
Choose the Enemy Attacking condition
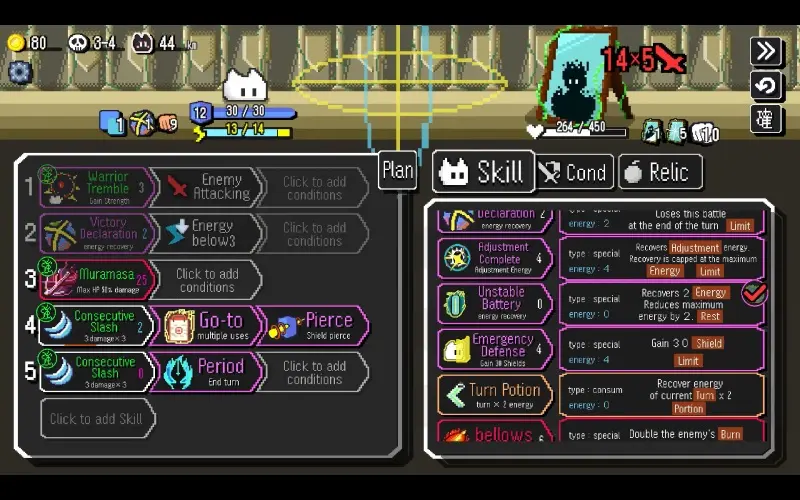pyautogui.click(x=208, y=187)
